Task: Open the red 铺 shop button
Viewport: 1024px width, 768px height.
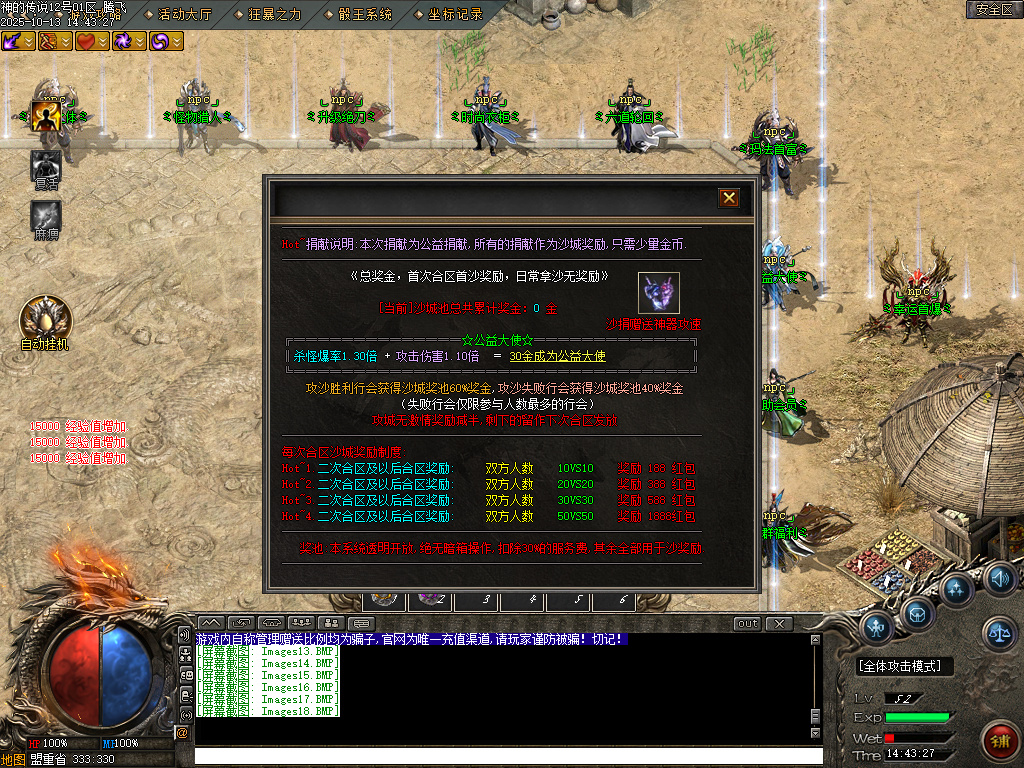Action: pyautogui.click(x=998, y=740)
